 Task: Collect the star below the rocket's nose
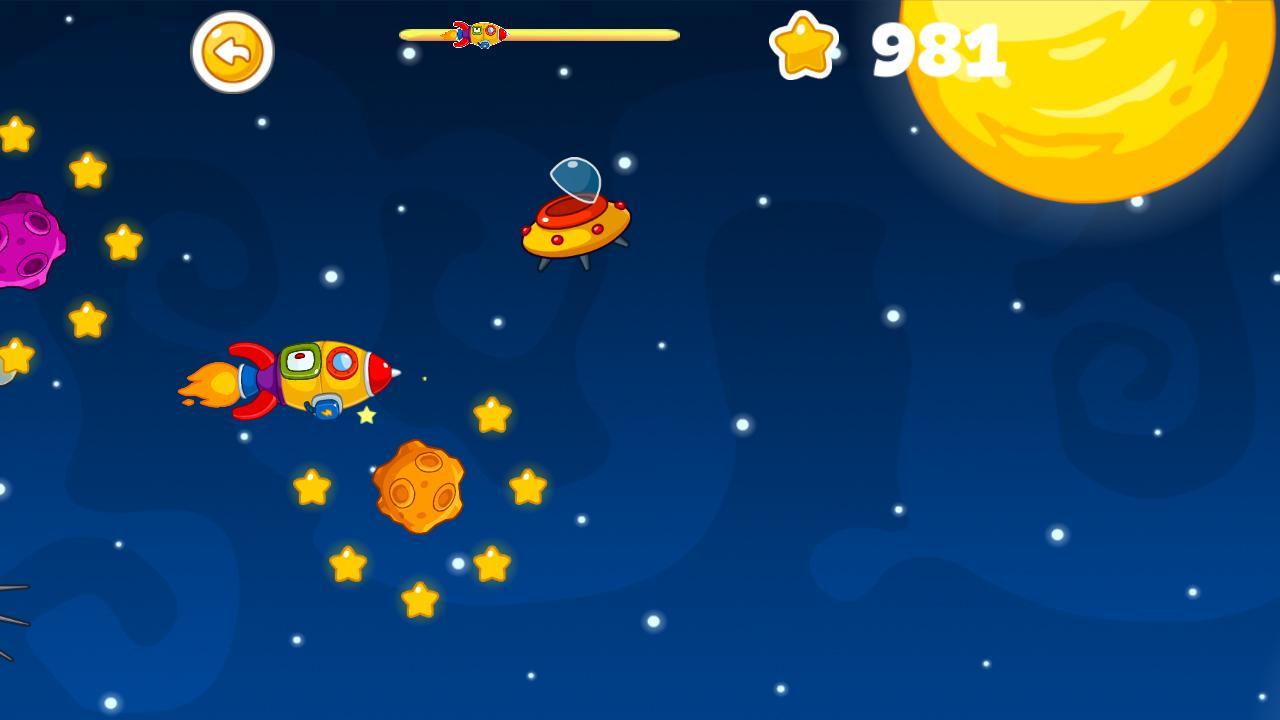click(366, 414)
